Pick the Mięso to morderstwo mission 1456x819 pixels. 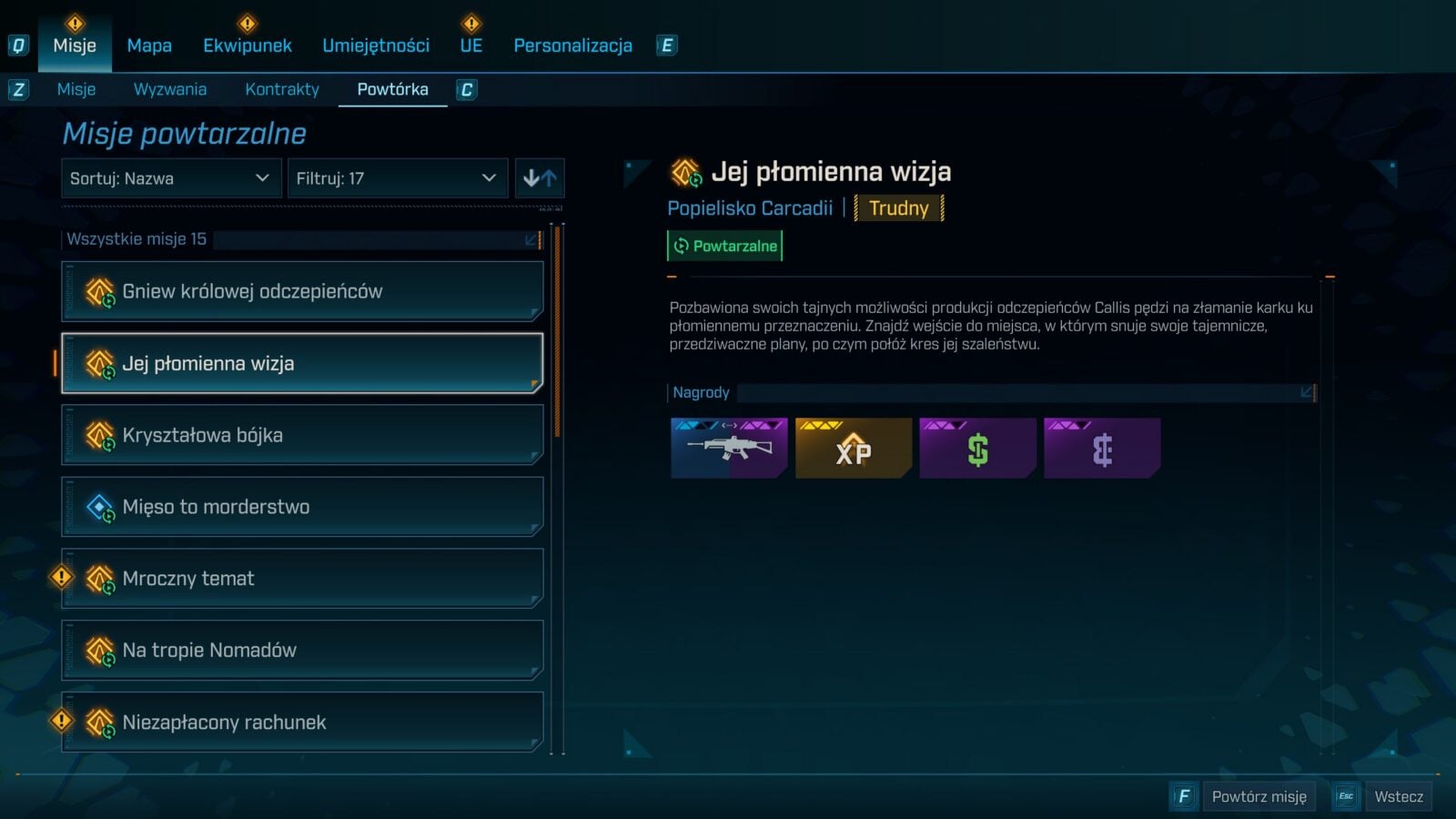tap(302, 507)
